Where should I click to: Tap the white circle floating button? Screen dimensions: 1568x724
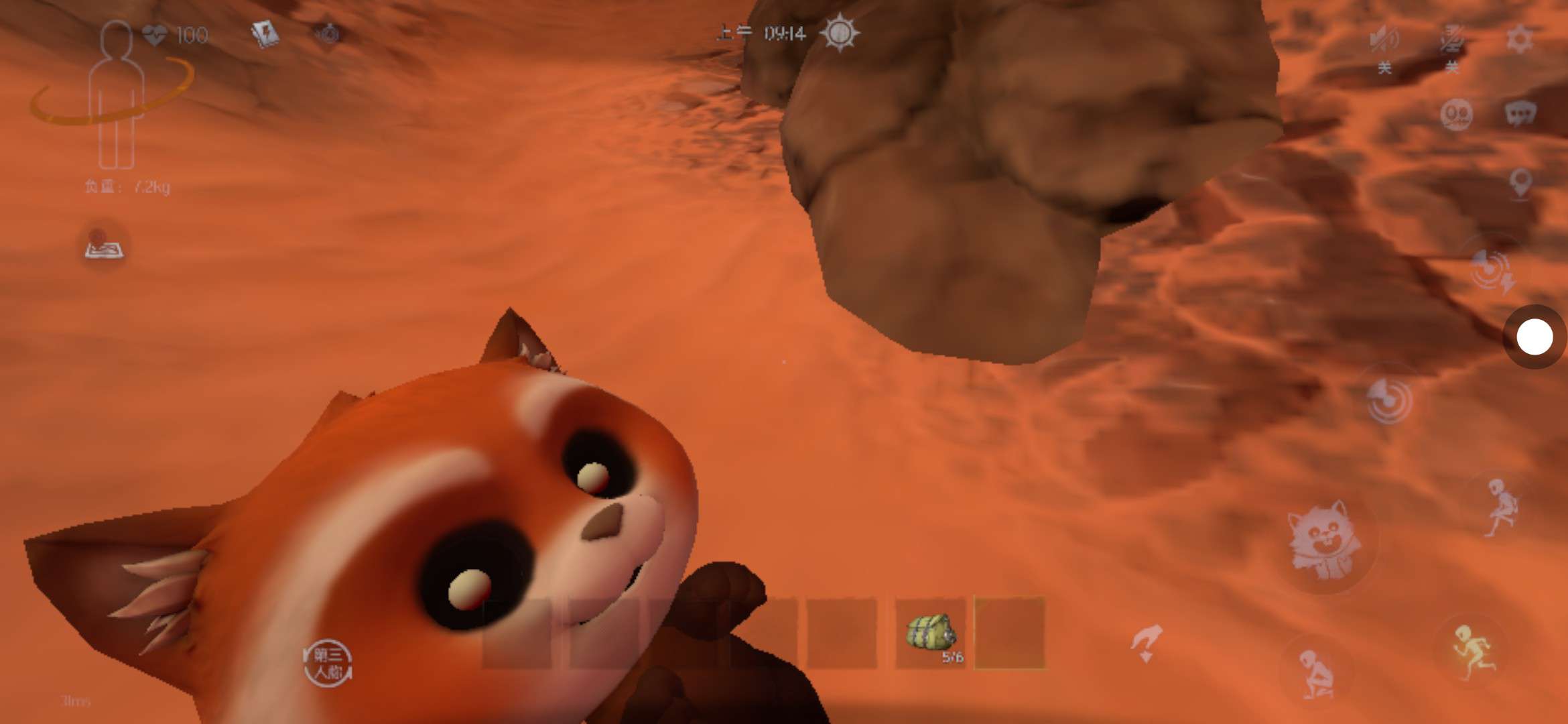[x=1534, y=337]
